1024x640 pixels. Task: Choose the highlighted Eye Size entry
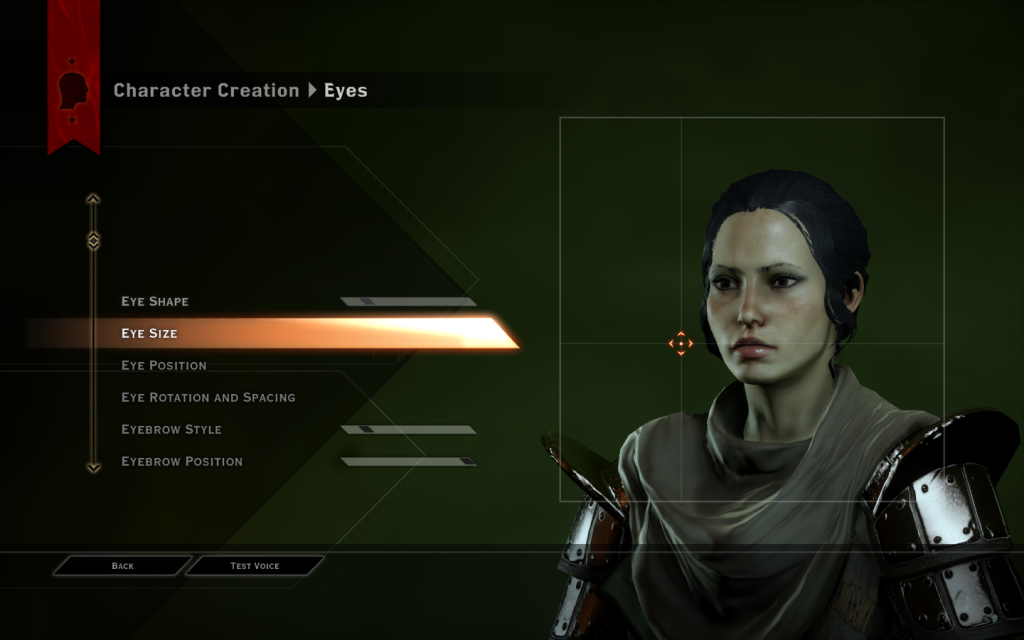click(150, 333)
